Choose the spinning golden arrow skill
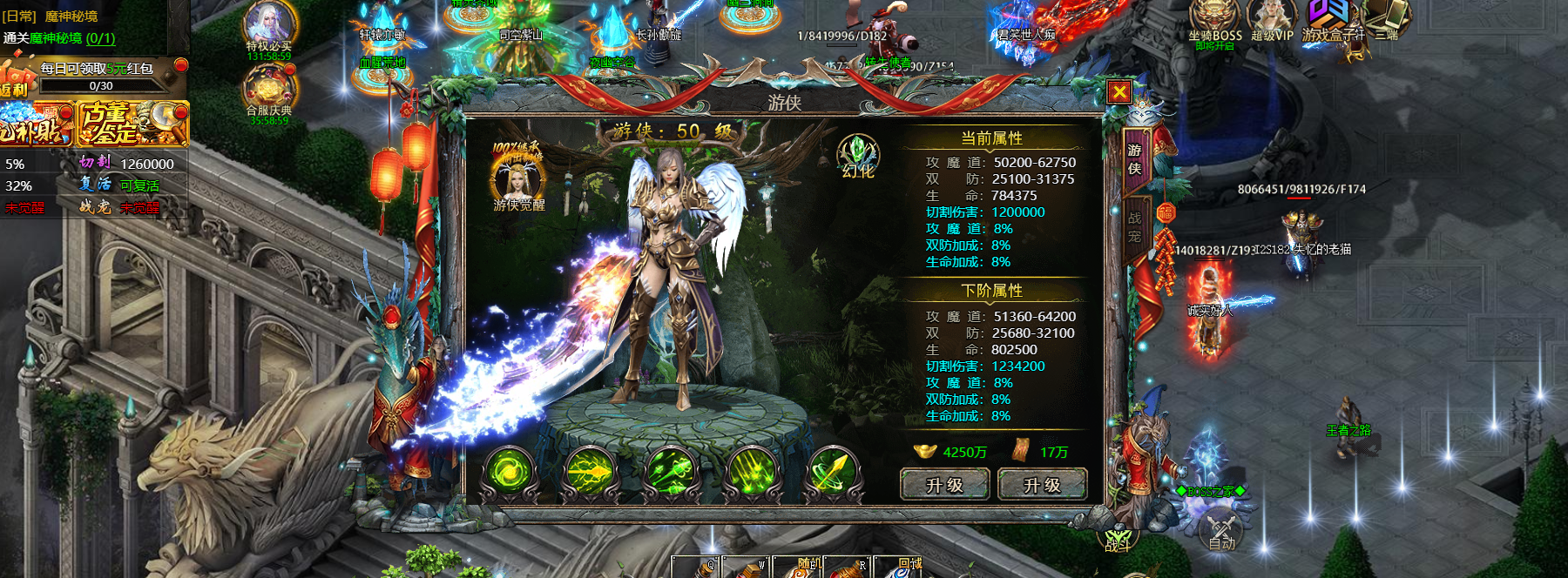Screen dimensions: 1568x578 [x=833, y=474]
